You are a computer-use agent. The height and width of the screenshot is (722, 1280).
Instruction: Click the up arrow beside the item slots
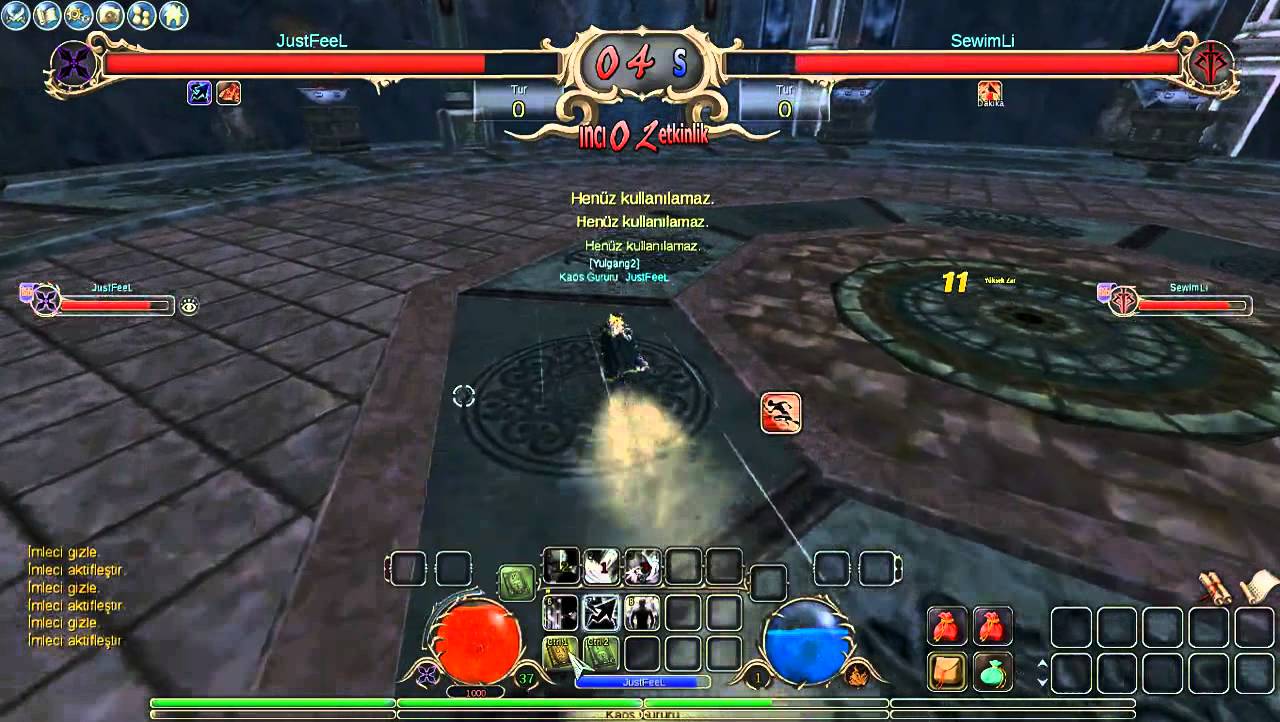[1042, 663]
